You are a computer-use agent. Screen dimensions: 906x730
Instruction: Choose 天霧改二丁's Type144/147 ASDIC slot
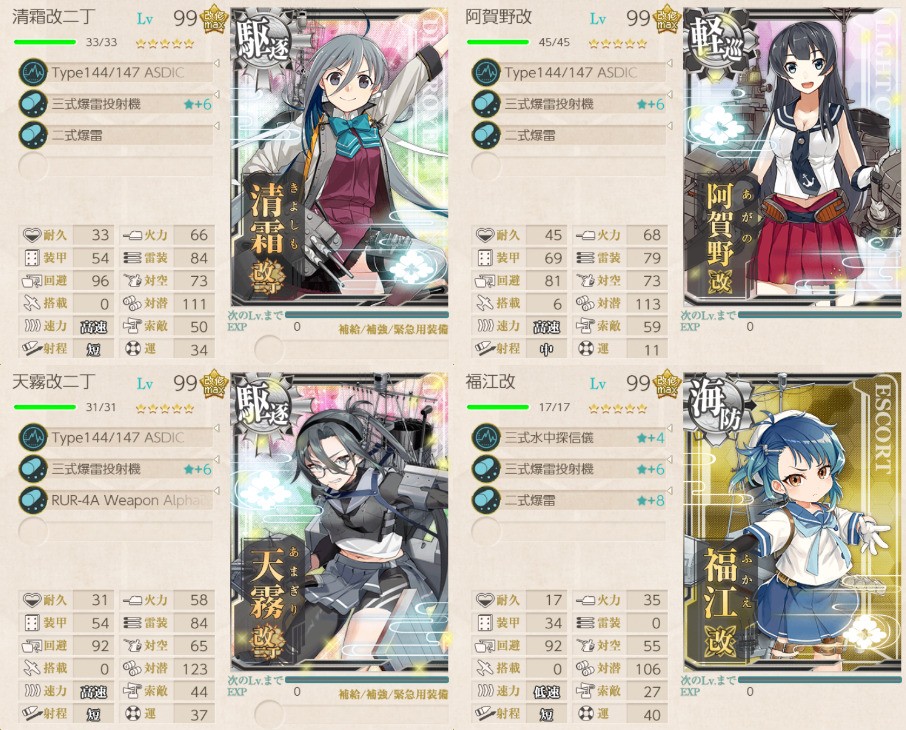115,437
